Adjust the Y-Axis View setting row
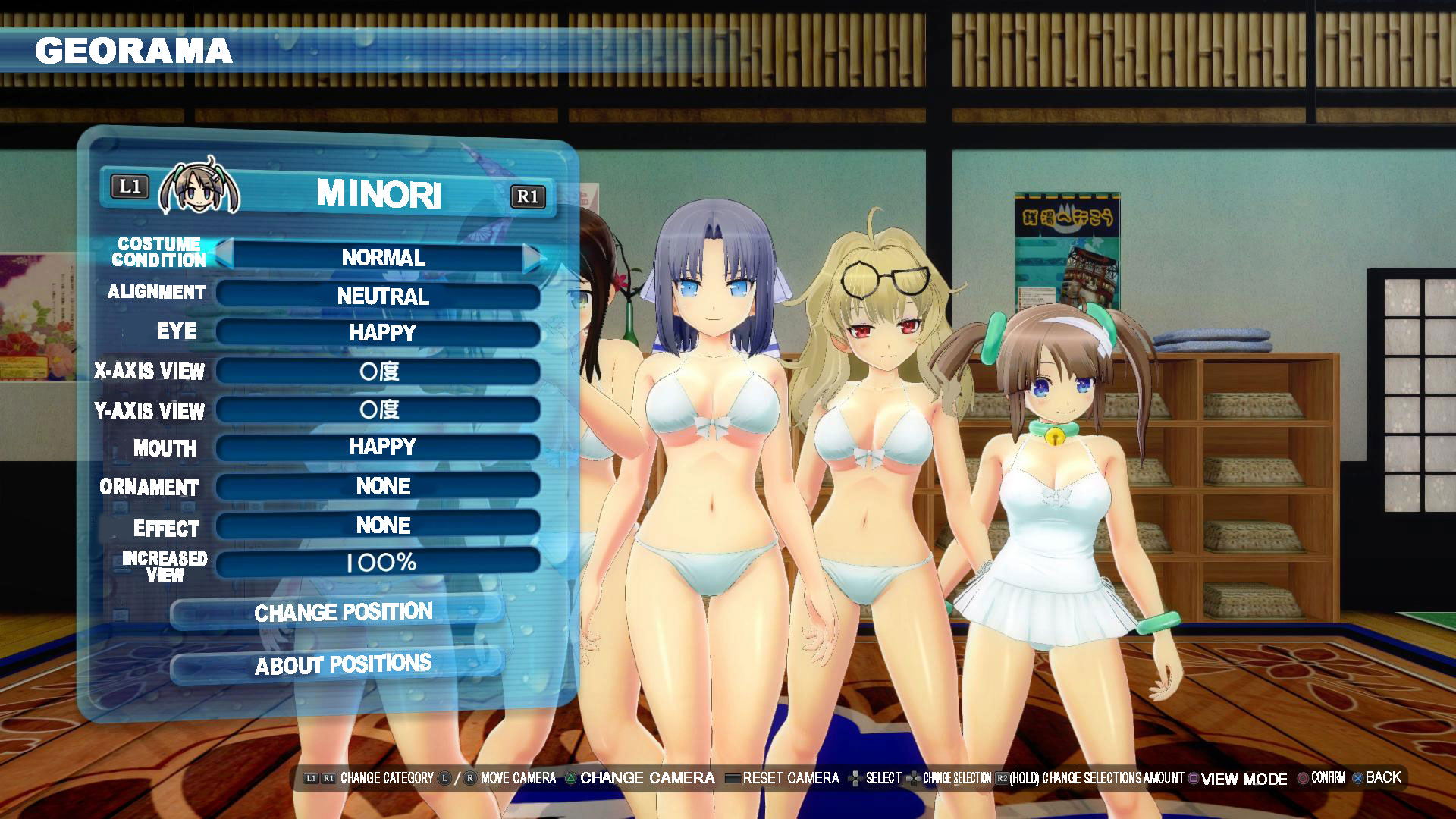 coord(379,410)
